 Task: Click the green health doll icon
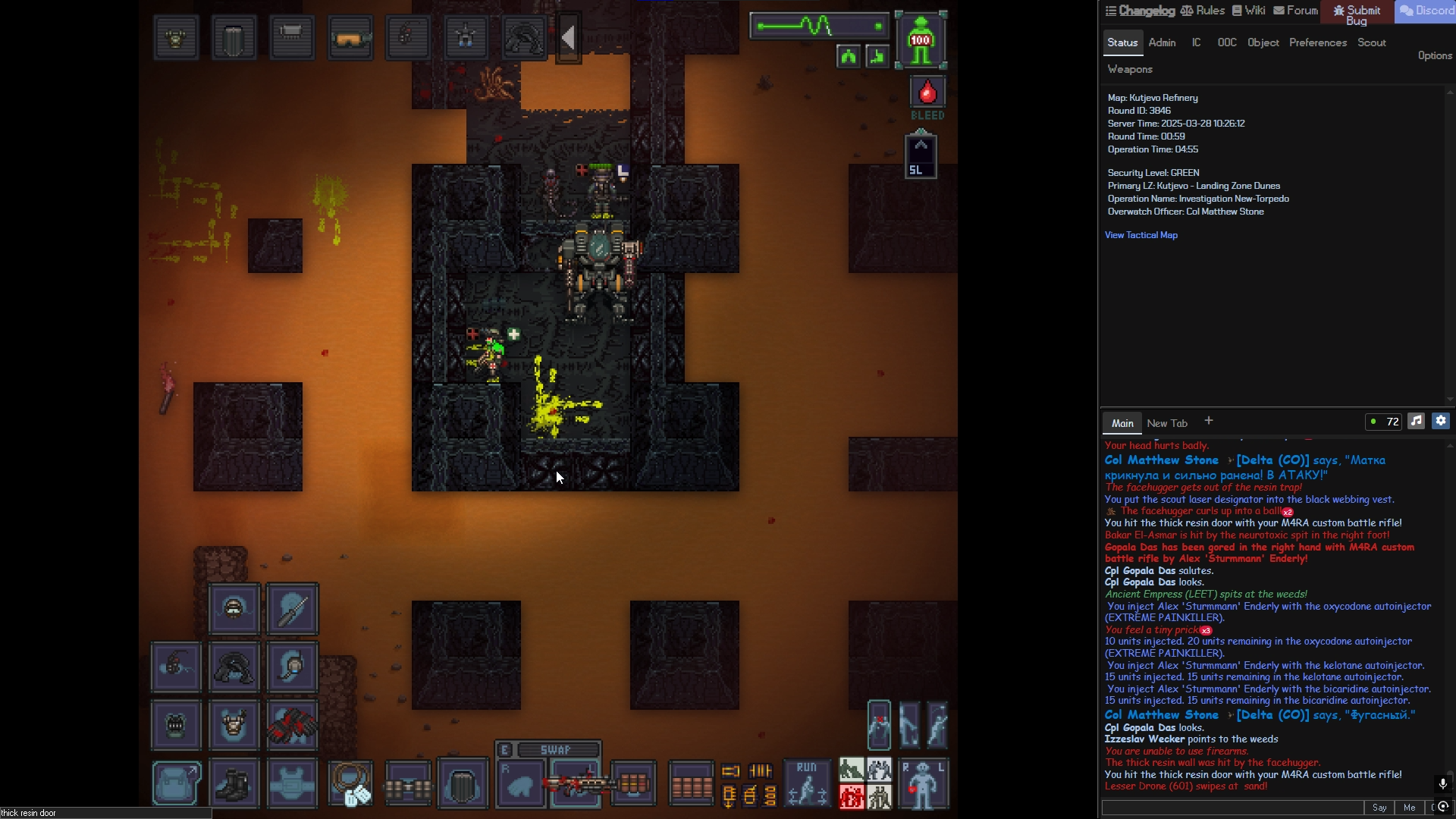[x=921, y=40]
